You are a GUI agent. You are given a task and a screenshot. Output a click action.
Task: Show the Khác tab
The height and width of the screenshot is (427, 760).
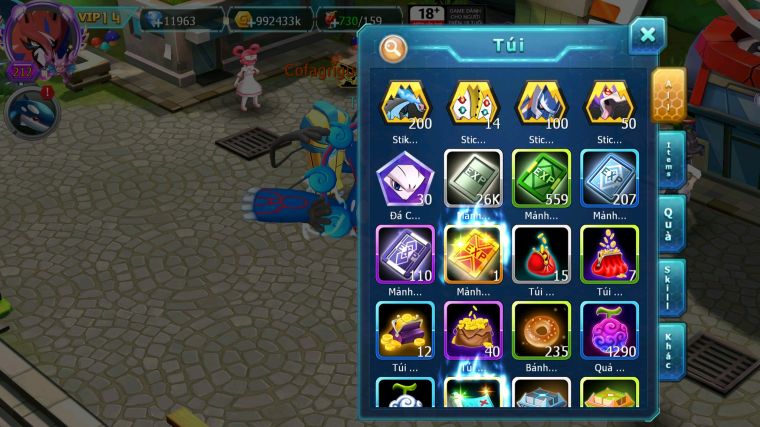(x=671, y=350)
